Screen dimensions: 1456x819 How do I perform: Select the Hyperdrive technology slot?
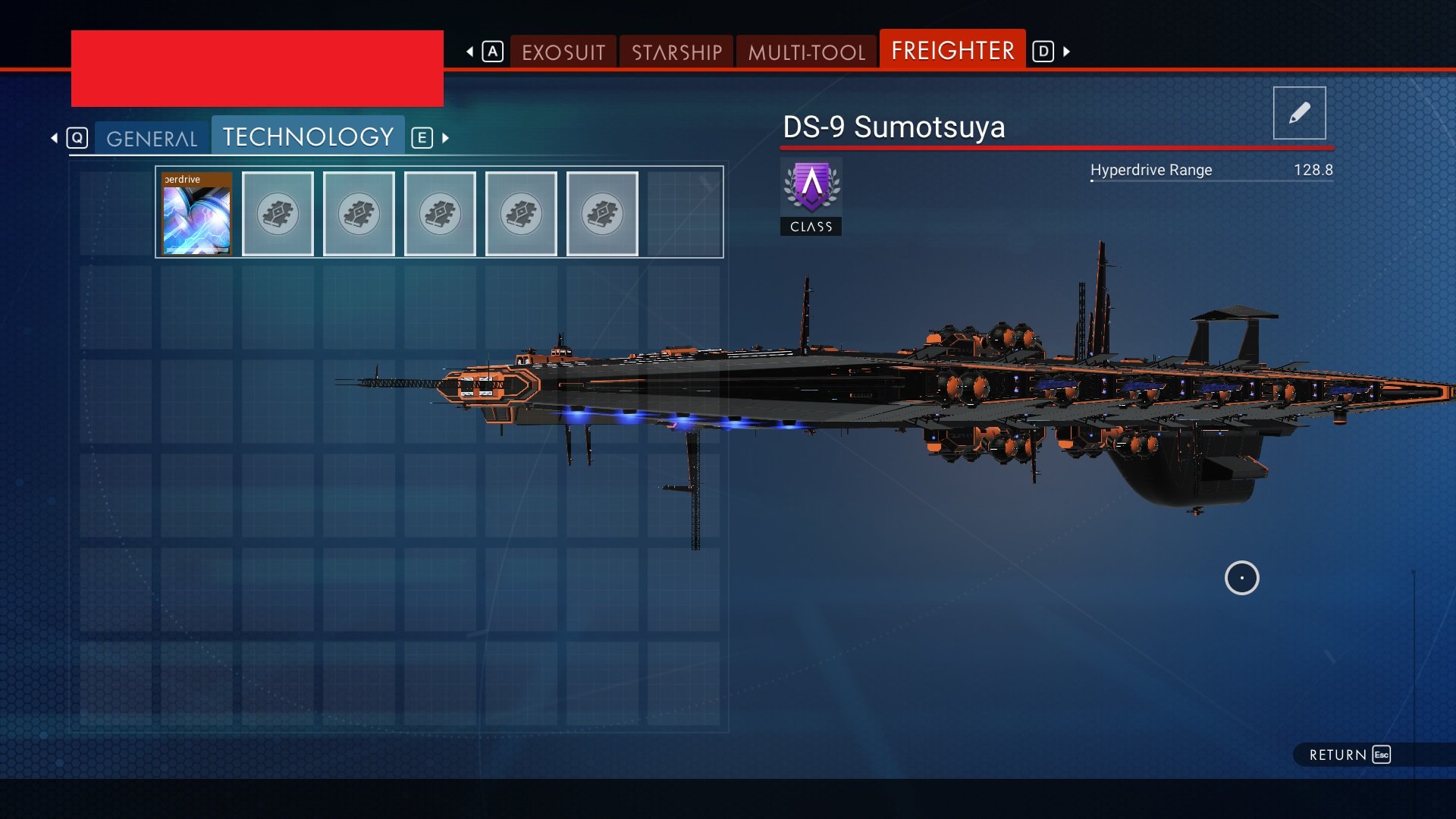[x=197, y=214]
